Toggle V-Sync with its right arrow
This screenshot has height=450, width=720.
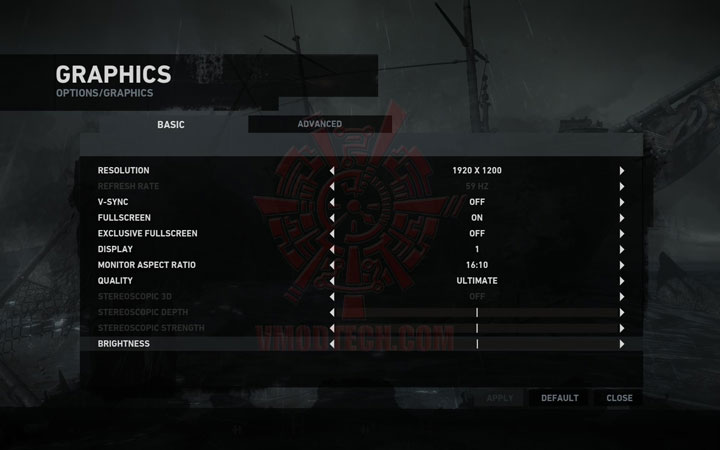click(x=621, y=202)
